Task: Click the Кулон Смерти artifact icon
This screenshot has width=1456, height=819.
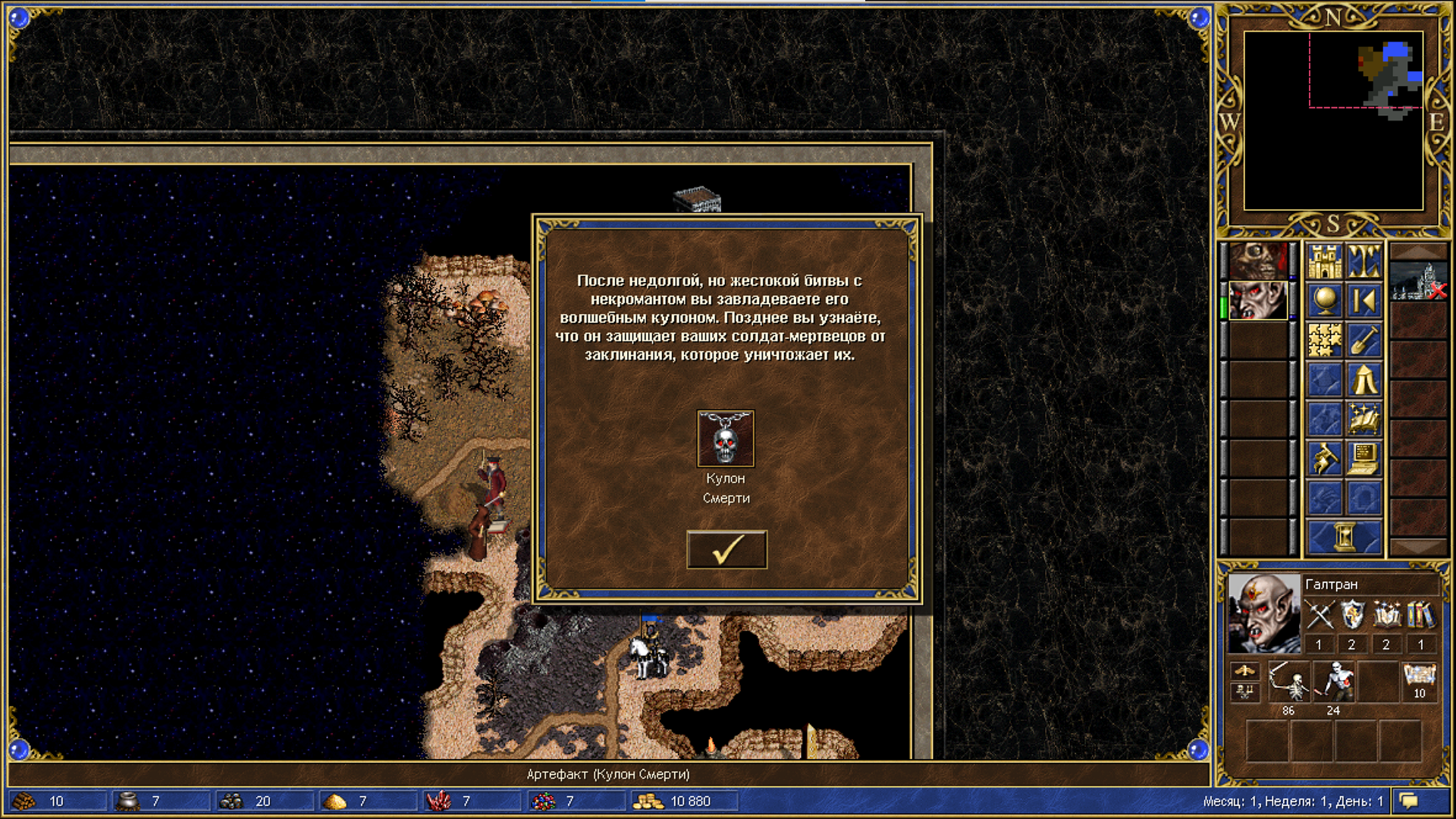Action: coord(726,439)
